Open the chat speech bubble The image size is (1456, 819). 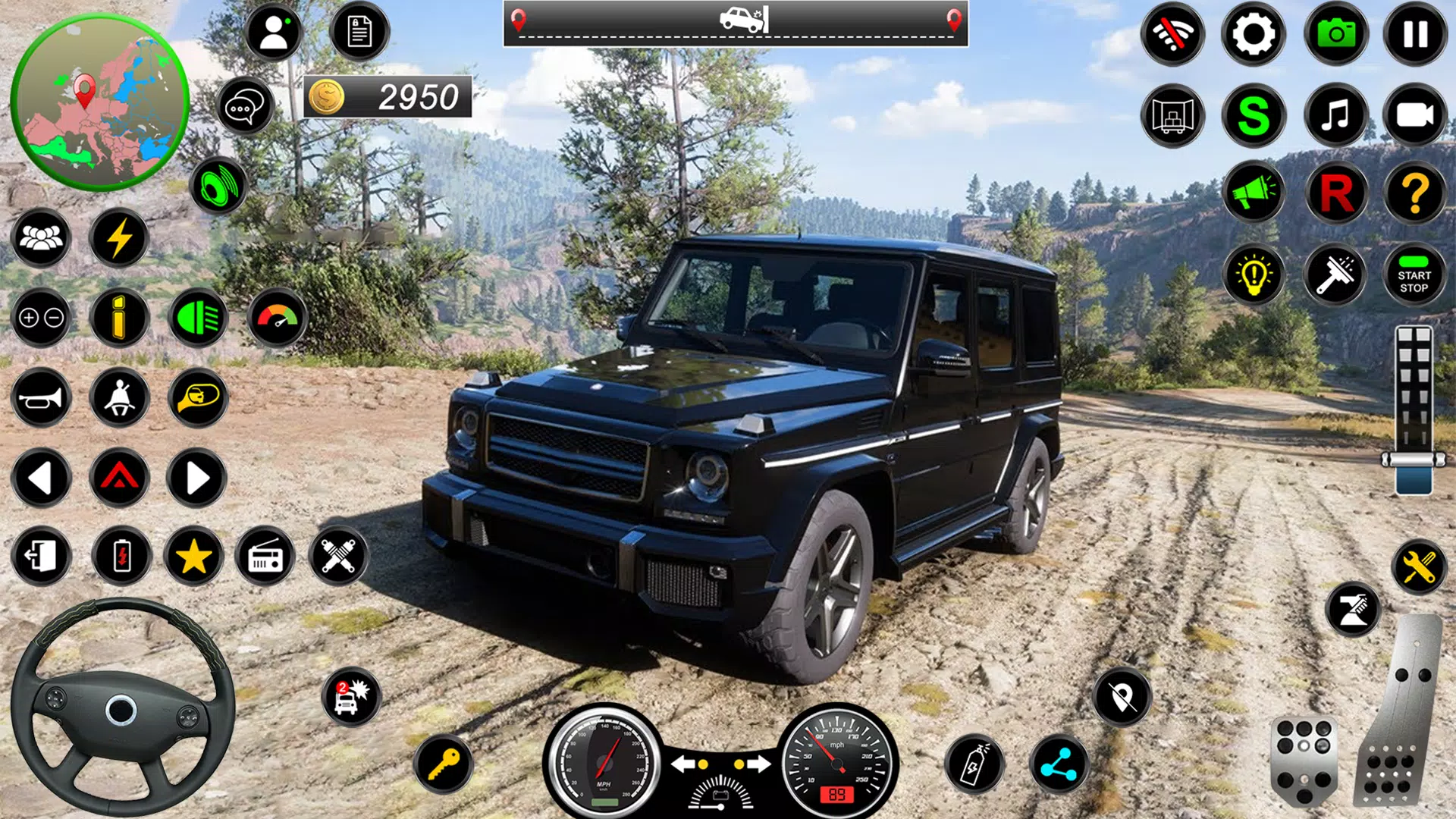[244, 107]
